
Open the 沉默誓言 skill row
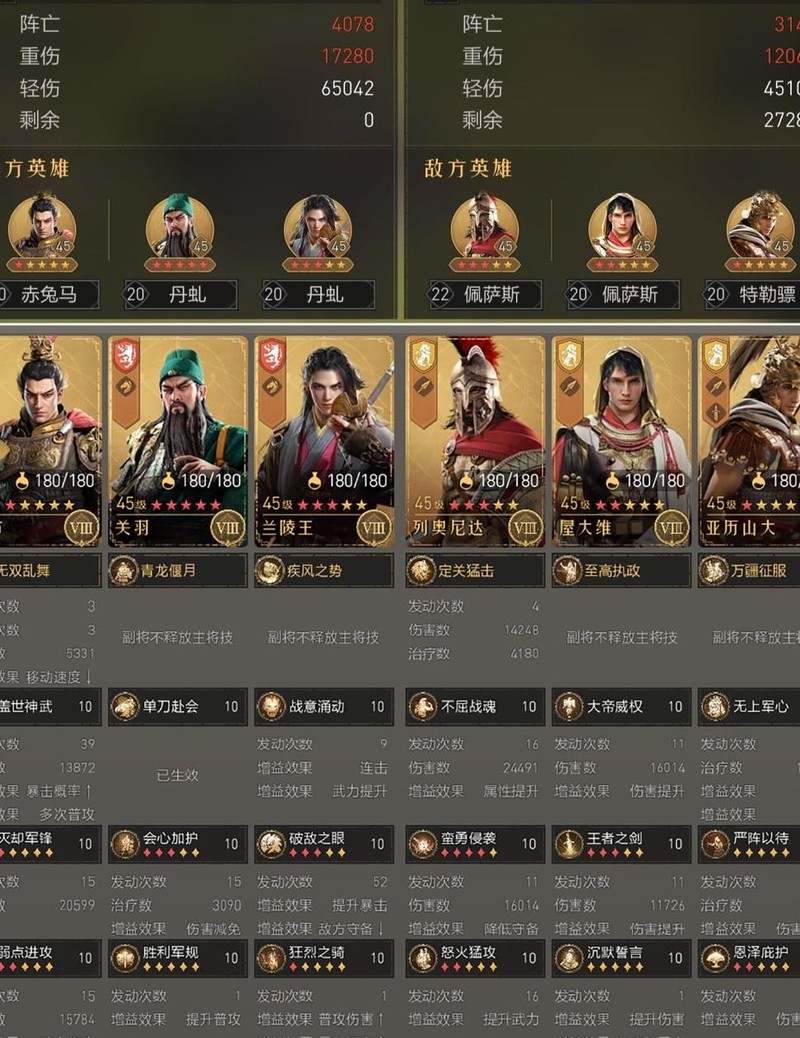coord(621,957)
